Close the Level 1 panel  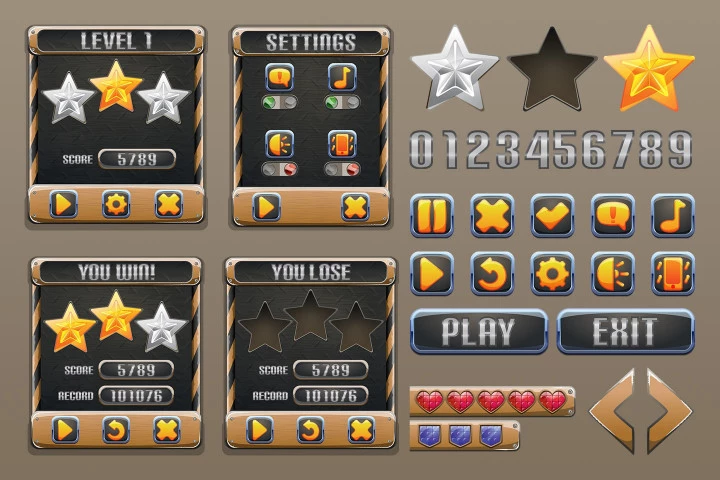point(169,205)
